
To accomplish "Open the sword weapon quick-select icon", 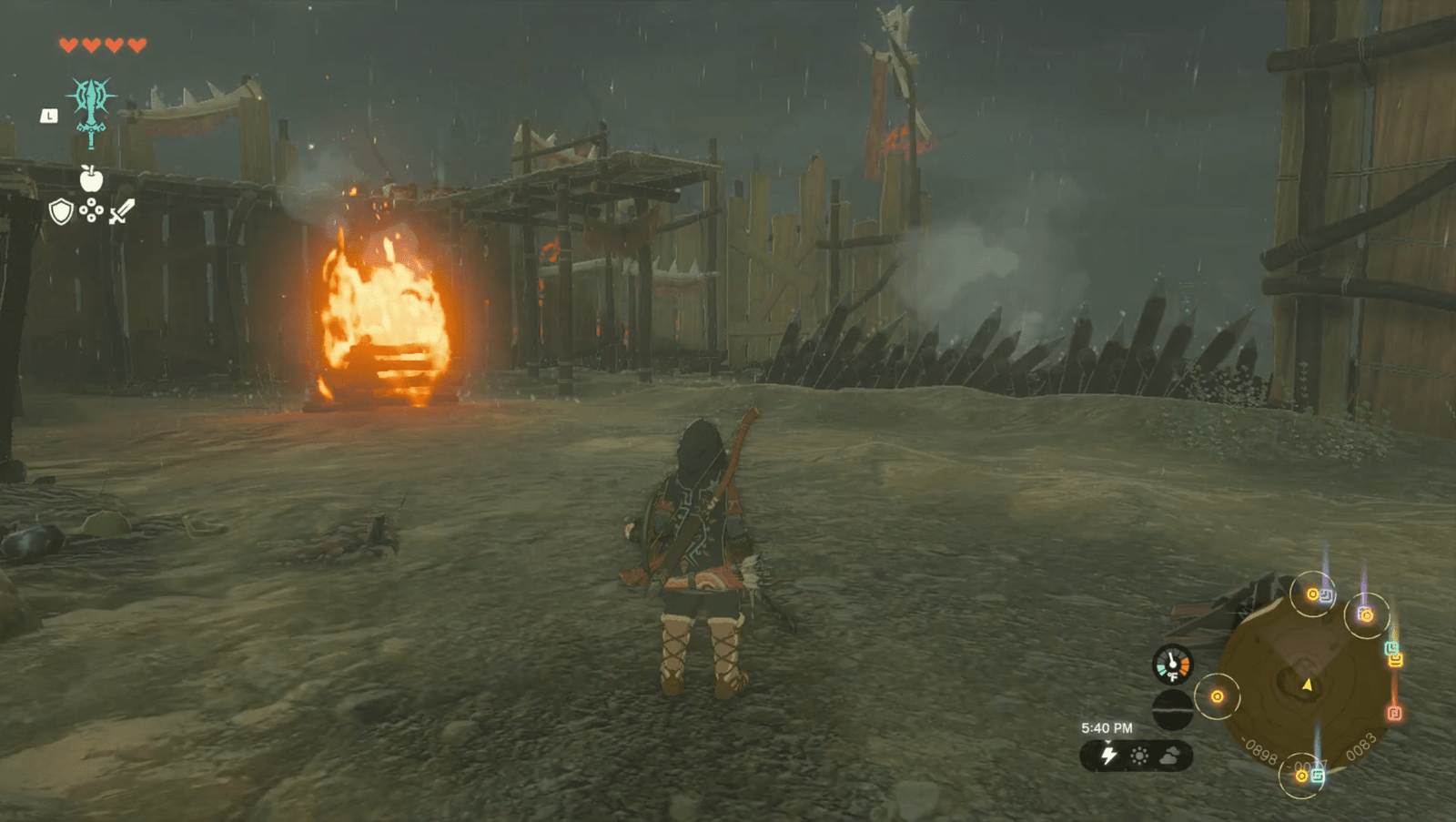I will tap(122, 211).
